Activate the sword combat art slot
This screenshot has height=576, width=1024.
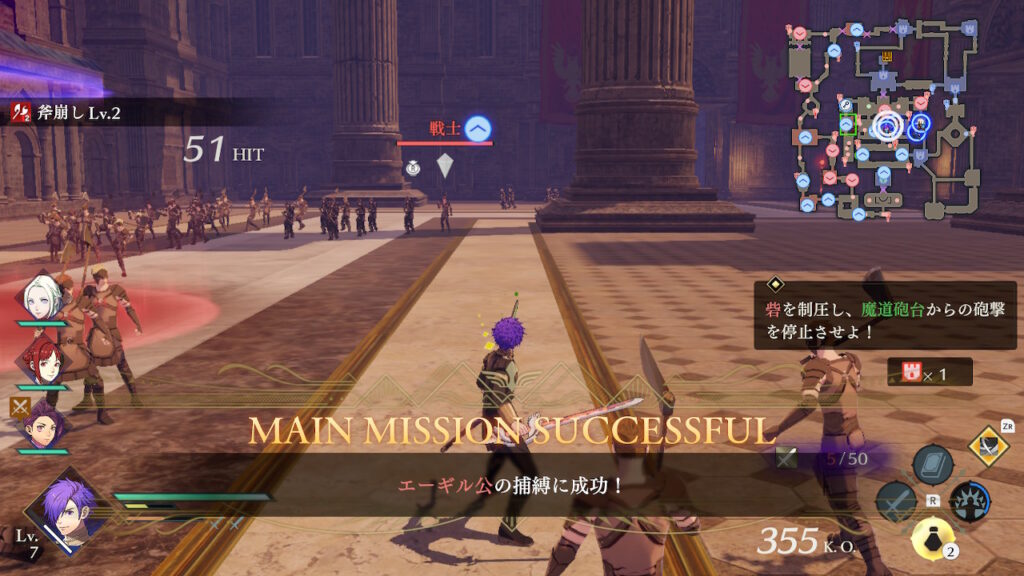click(x=895, y=500)
